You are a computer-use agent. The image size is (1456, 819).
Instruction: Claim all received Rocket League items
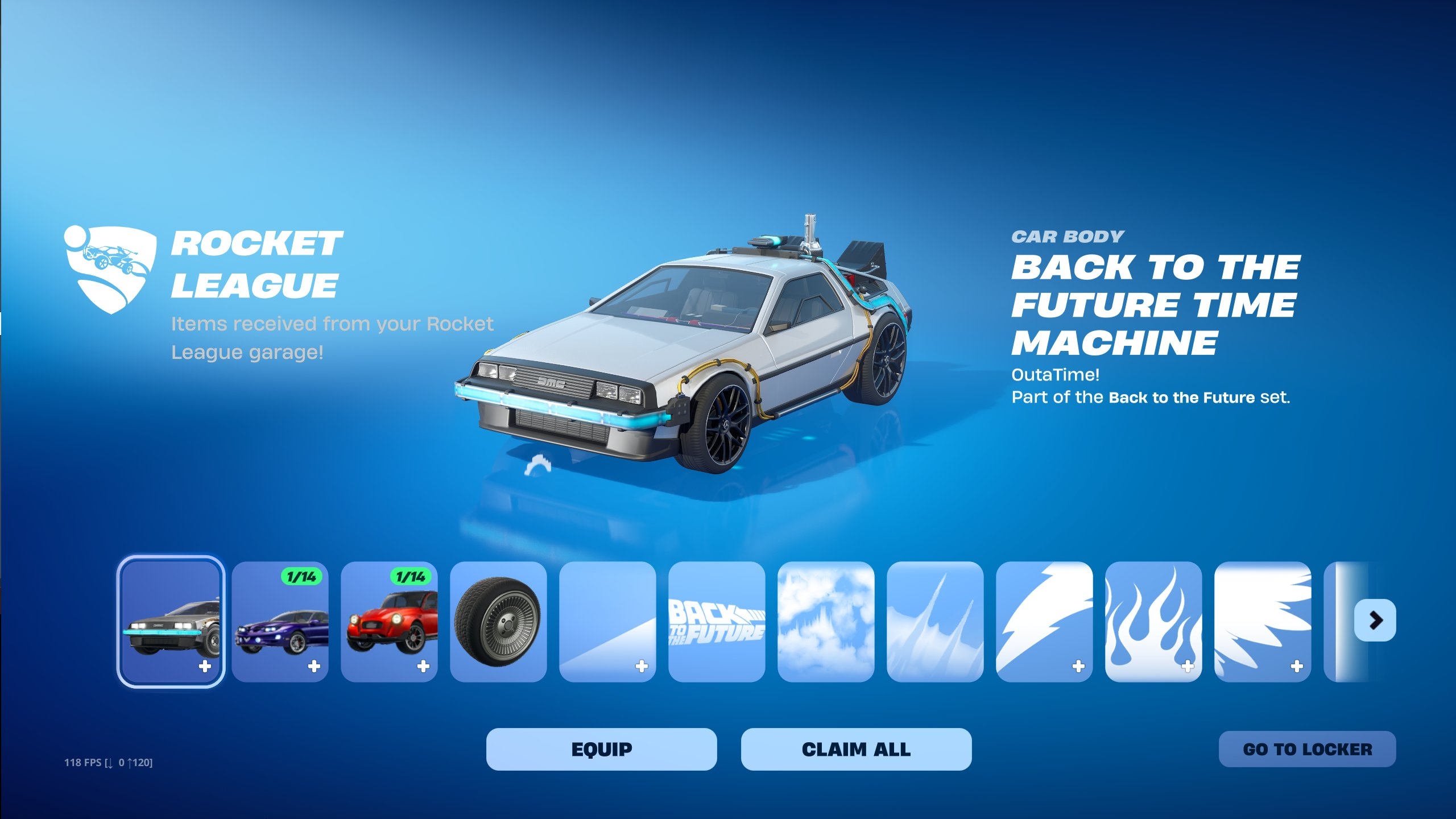click(856, 749)
